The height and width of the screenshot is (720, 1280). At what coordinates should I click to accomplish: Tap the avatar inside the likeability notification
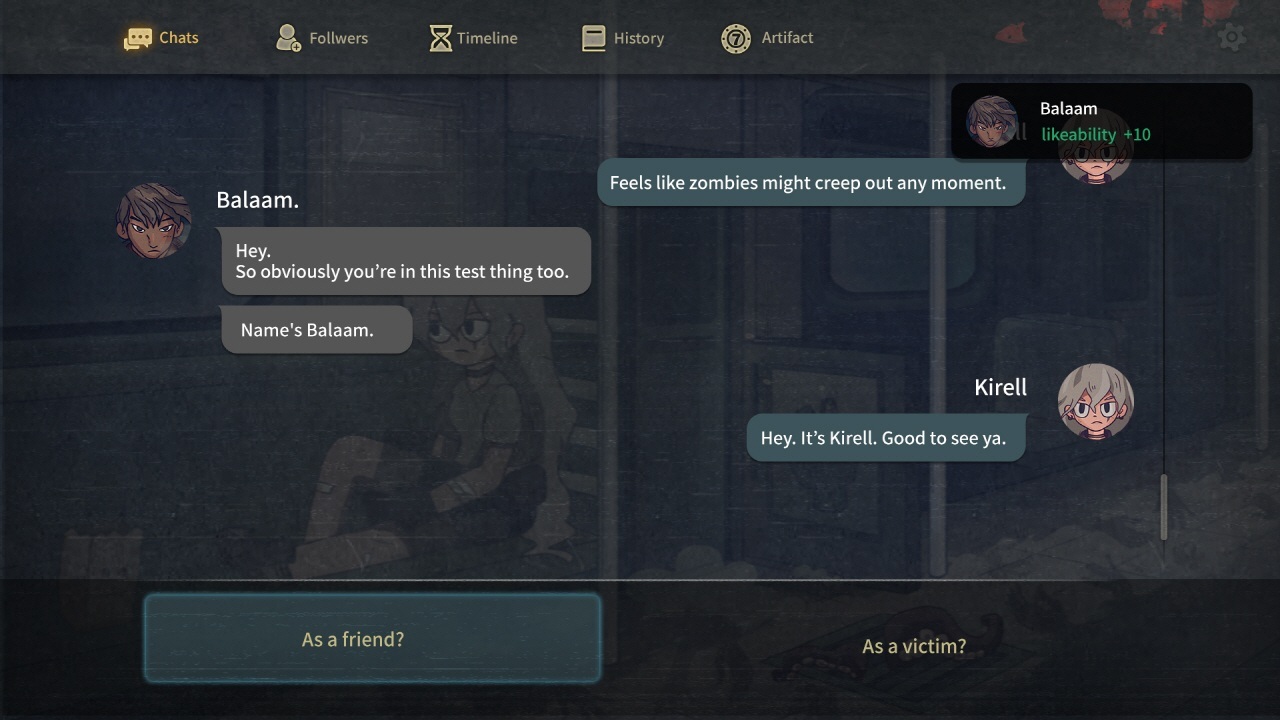point(993,121)
